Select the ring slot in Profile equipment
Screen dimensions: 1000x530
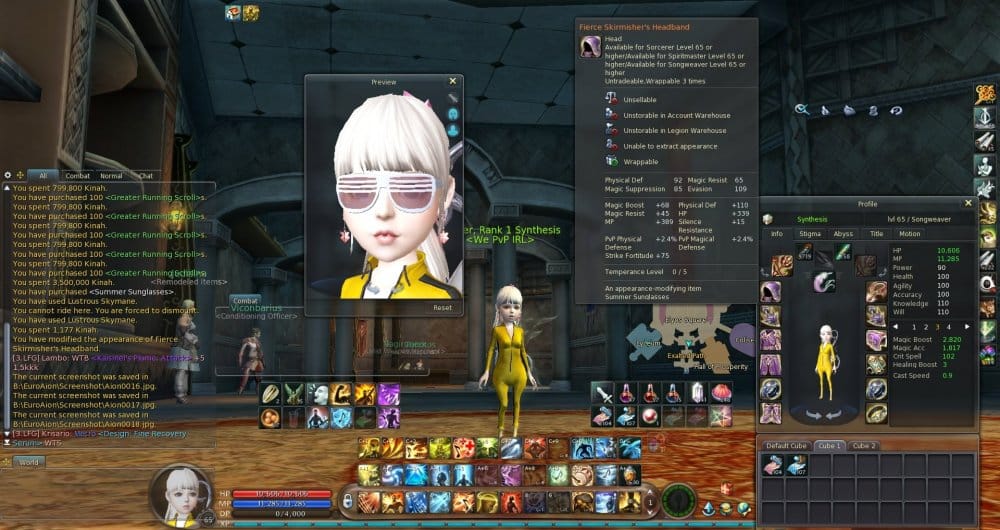875,412
